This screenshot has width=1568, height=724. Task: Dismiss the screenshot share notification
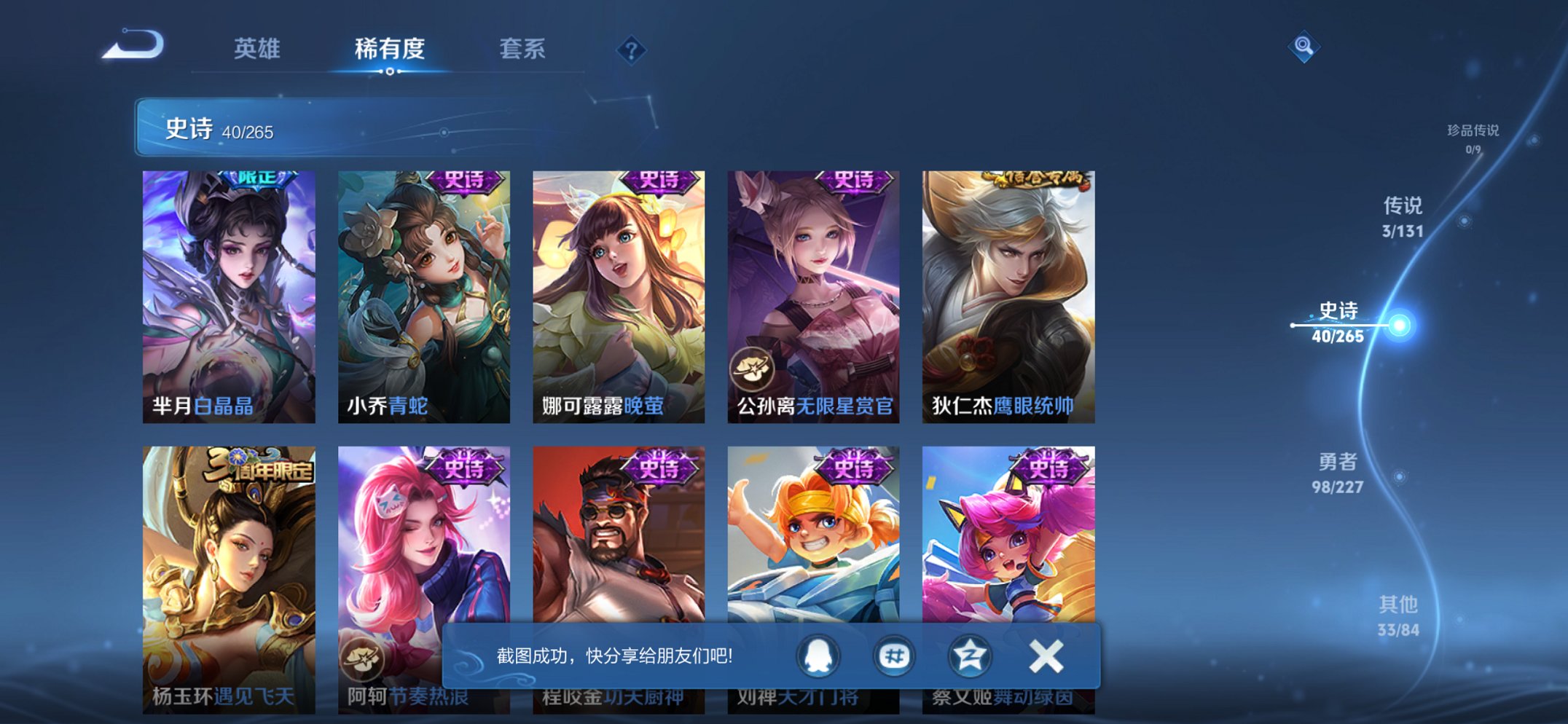click(1046, 655)
